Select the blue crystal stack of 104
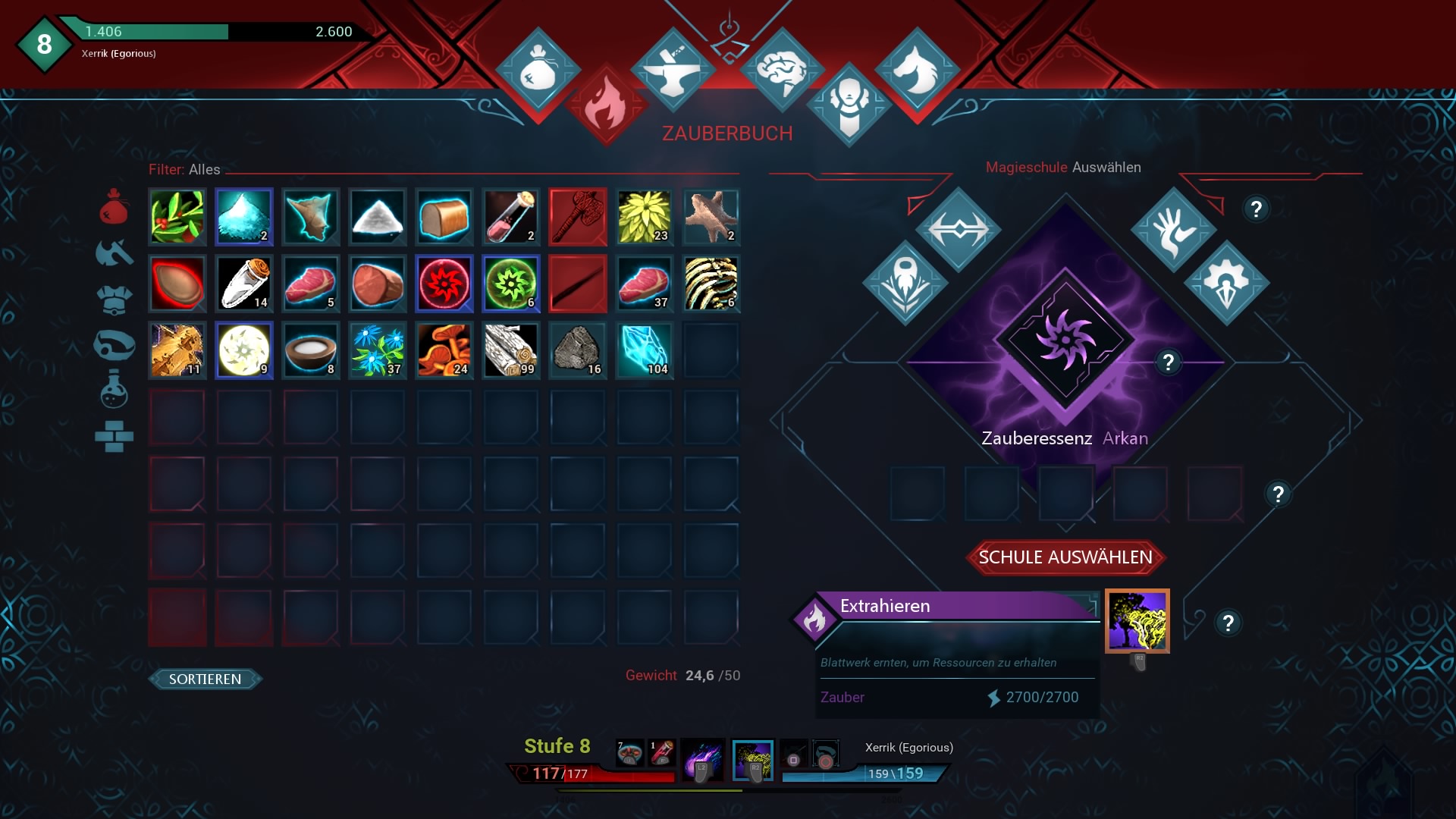The width and height of the screenshot is (1456, 819). coord(645,350)
